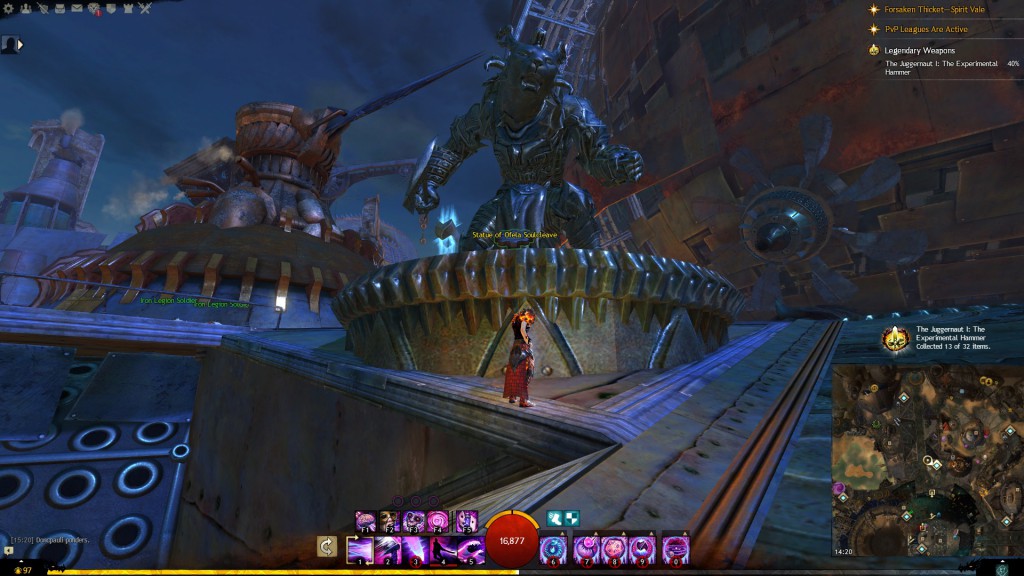Open the inventory bag icon
The height and width of the screenshot is (576, 1024).
(x=61, y=8)
